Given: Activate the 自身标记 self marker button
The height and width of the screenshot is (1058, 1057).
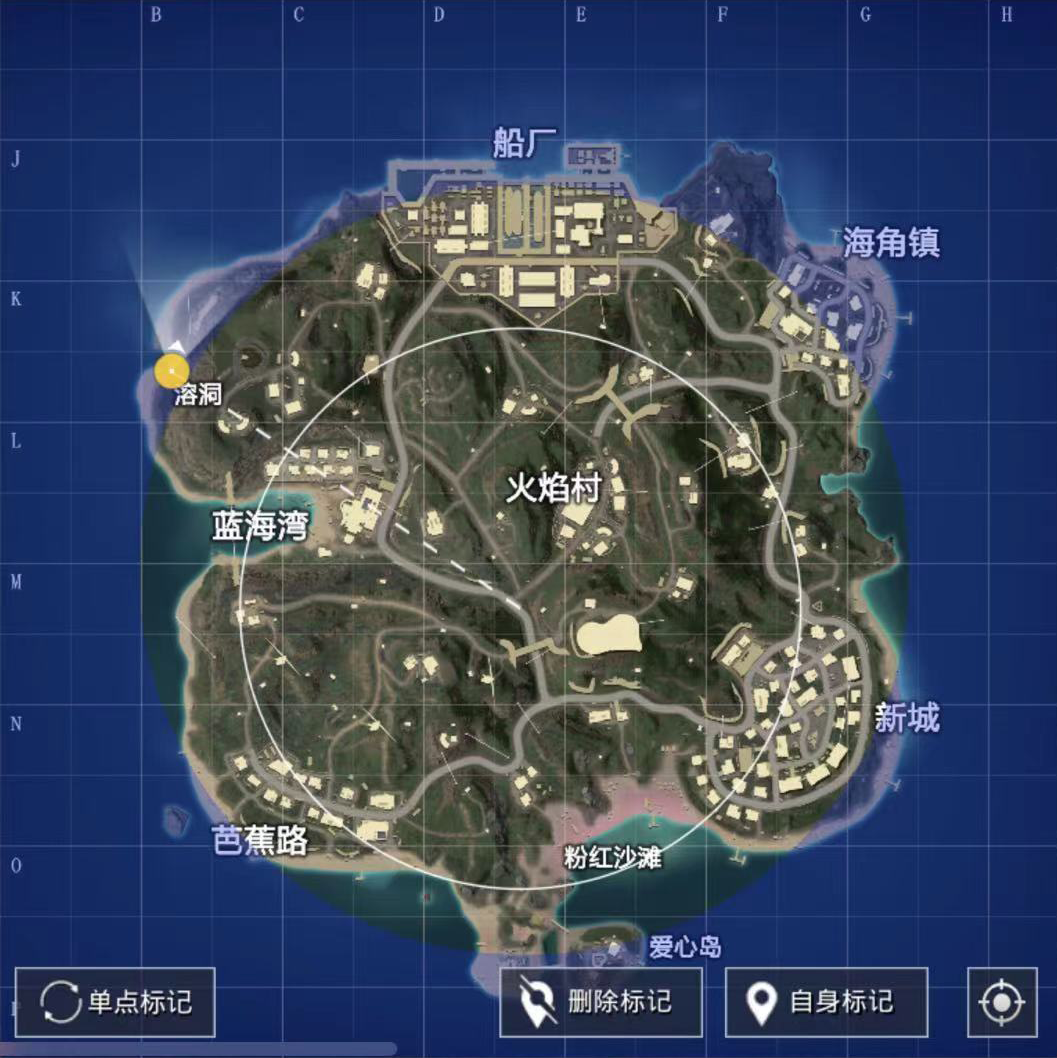Looking at the screenshot, I should (x=826, y=1002).
